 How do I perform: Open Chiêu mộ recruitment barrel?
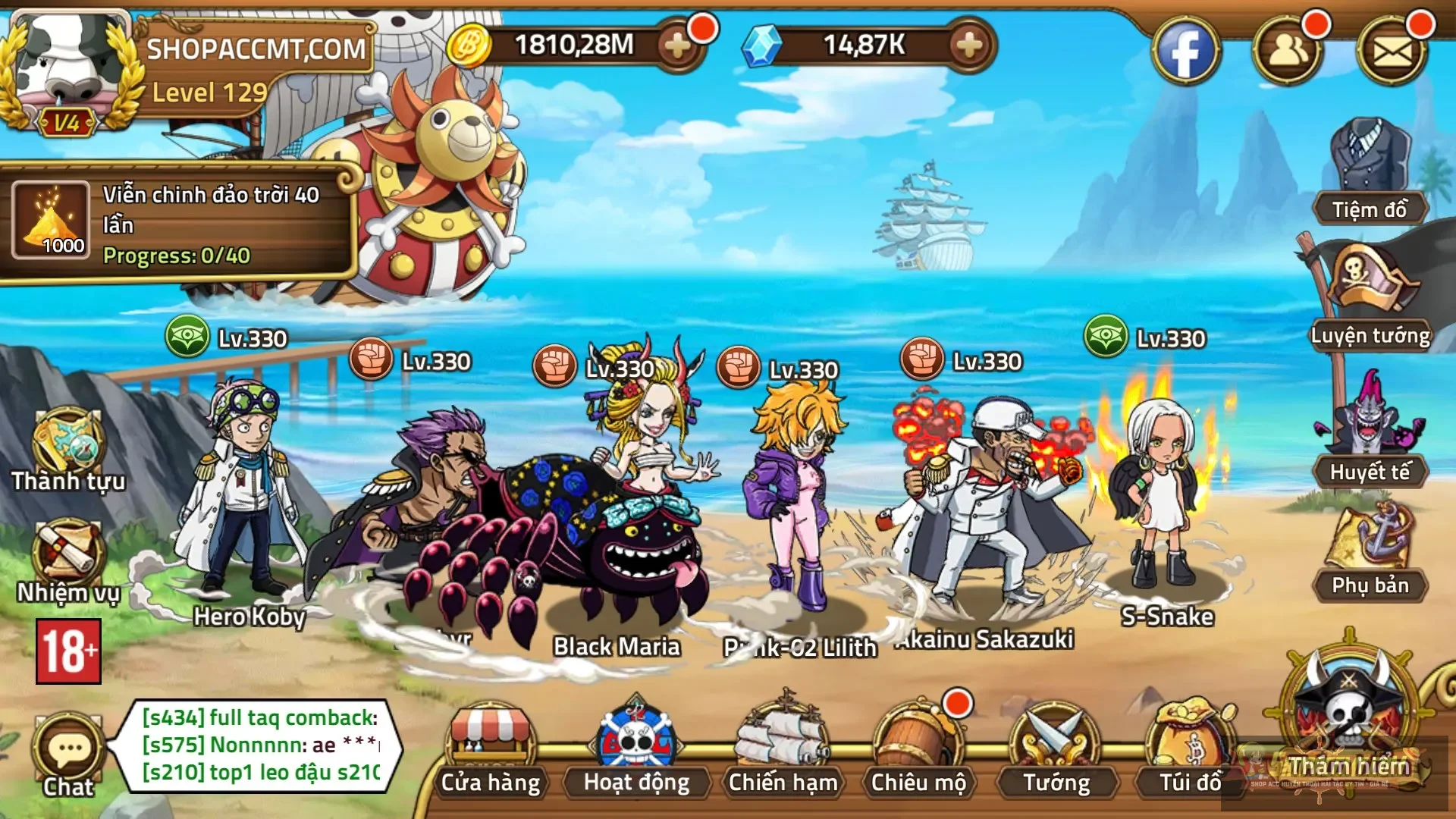click(x=918, y=751)
